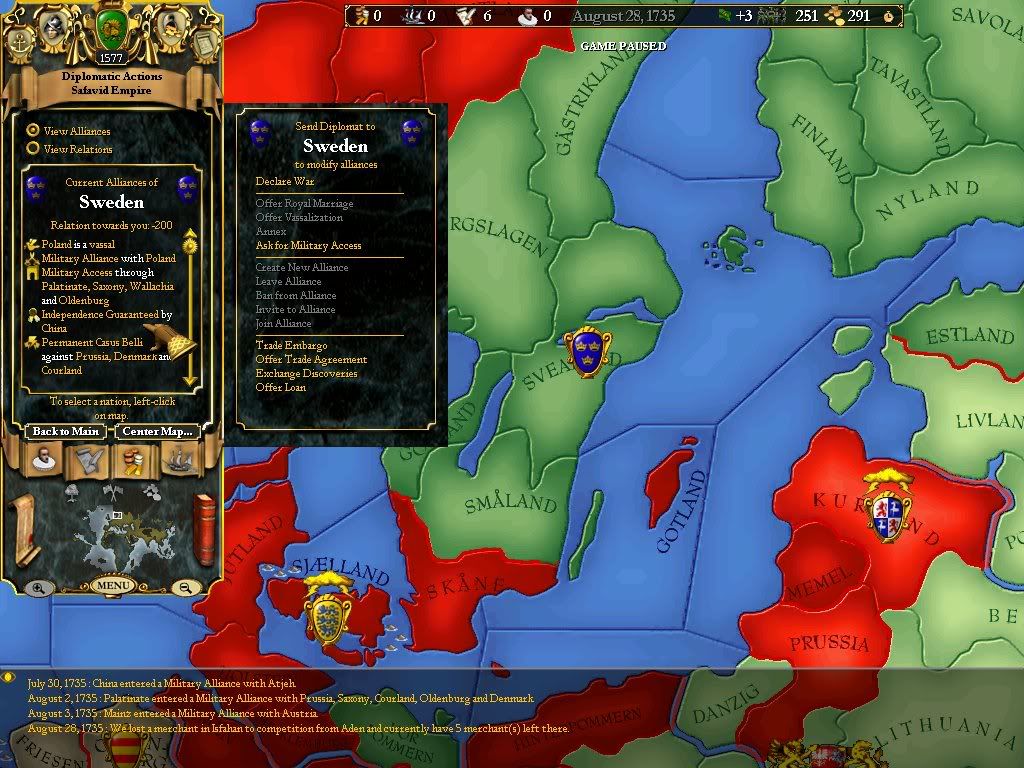Open the anchor shield panel
The height and width of the screenshot is (768, 1024).
(x=19, y=42)
